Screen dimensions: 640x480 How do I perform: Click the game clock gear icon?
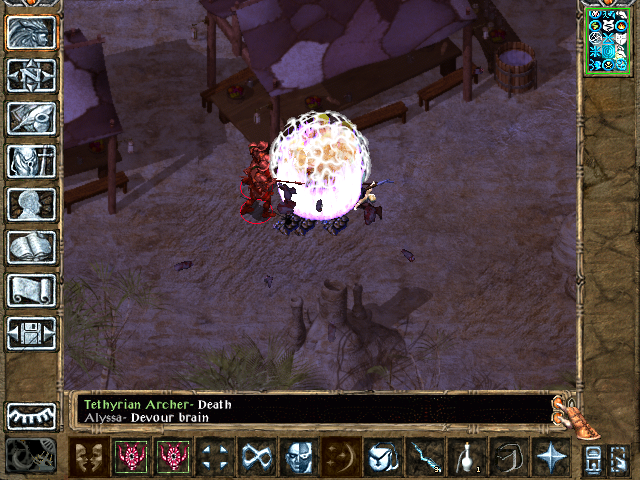30,456
